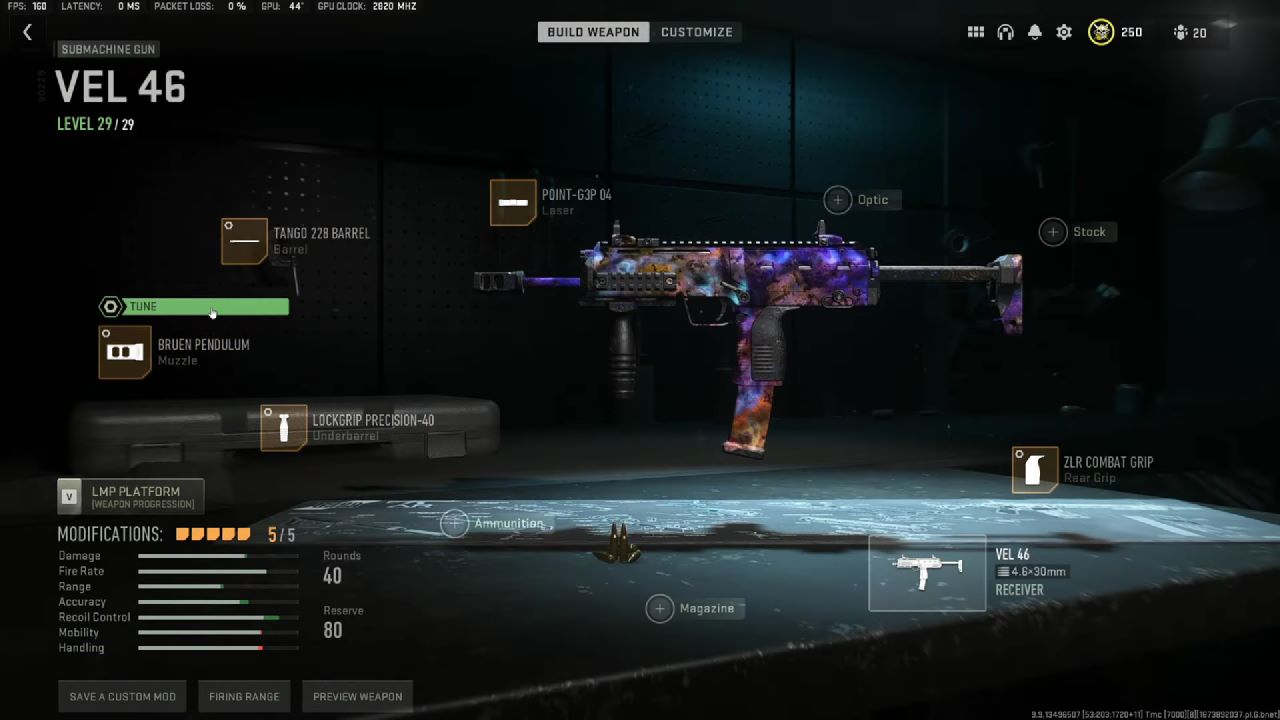Click Save A Custom Mod
Viewport: 1280px width, 720px height.
121,696
